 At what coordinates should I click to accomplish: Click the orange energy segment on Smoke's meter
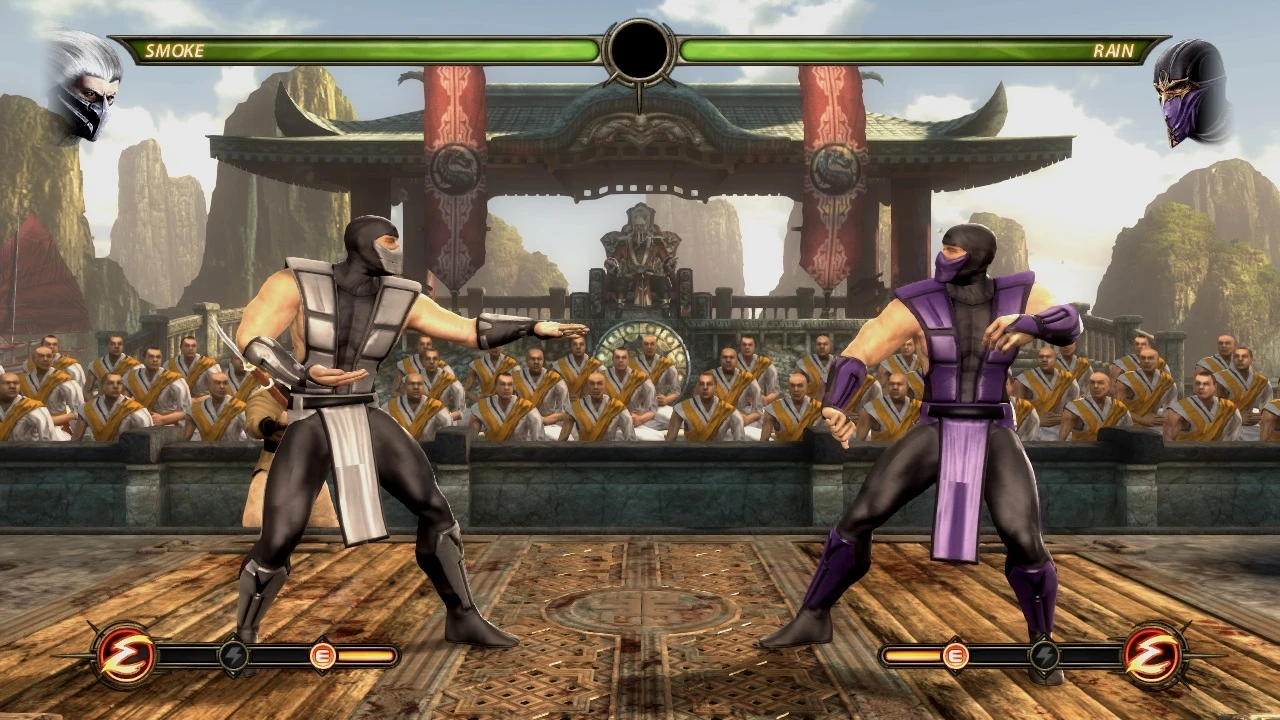point(365,655)
